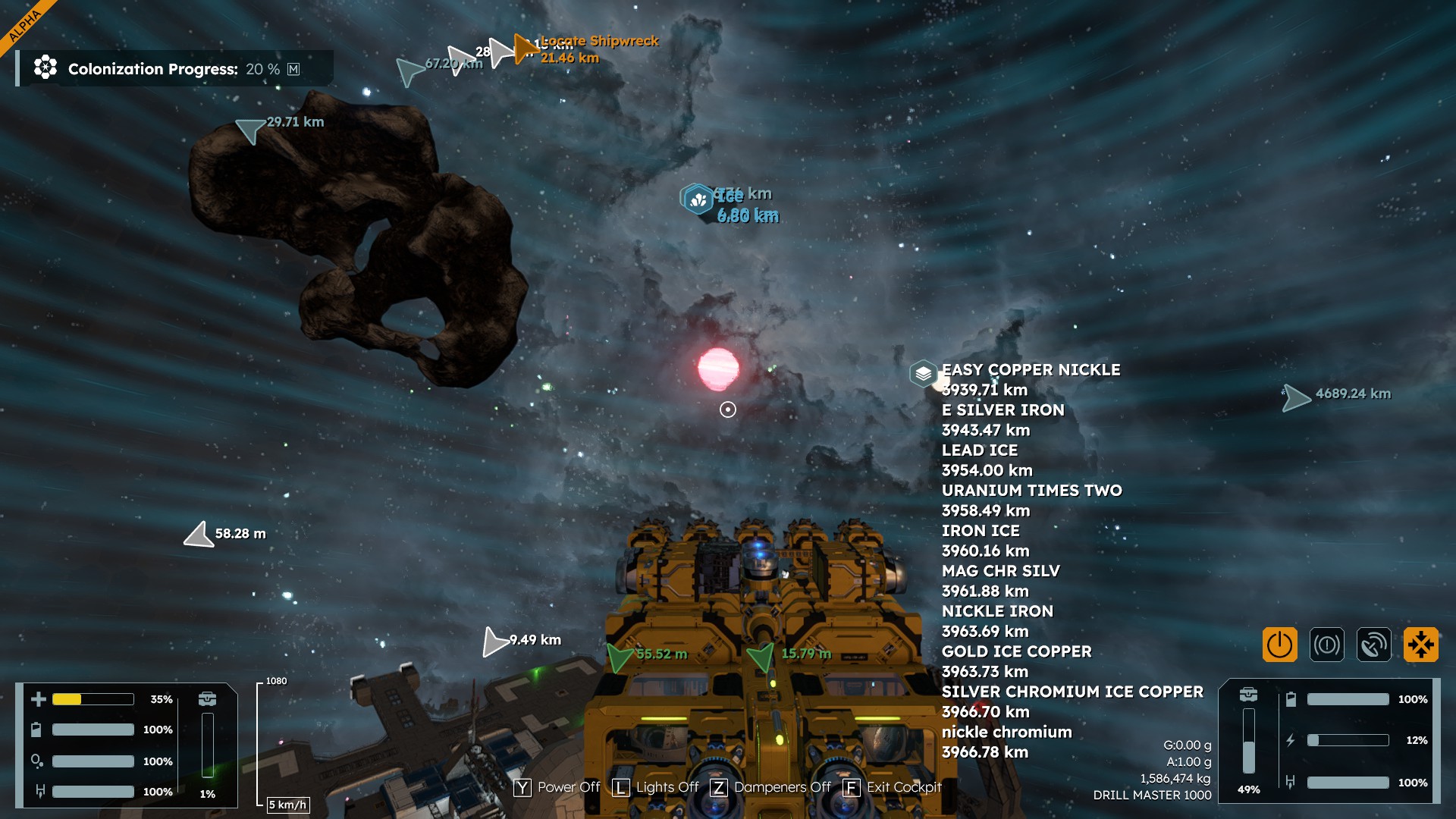Toggle the antenna broadcast dish icon
Image resolution: width=1456 pixels, height=819 pixels.
pyautogui.click(x=1373, y=645)
